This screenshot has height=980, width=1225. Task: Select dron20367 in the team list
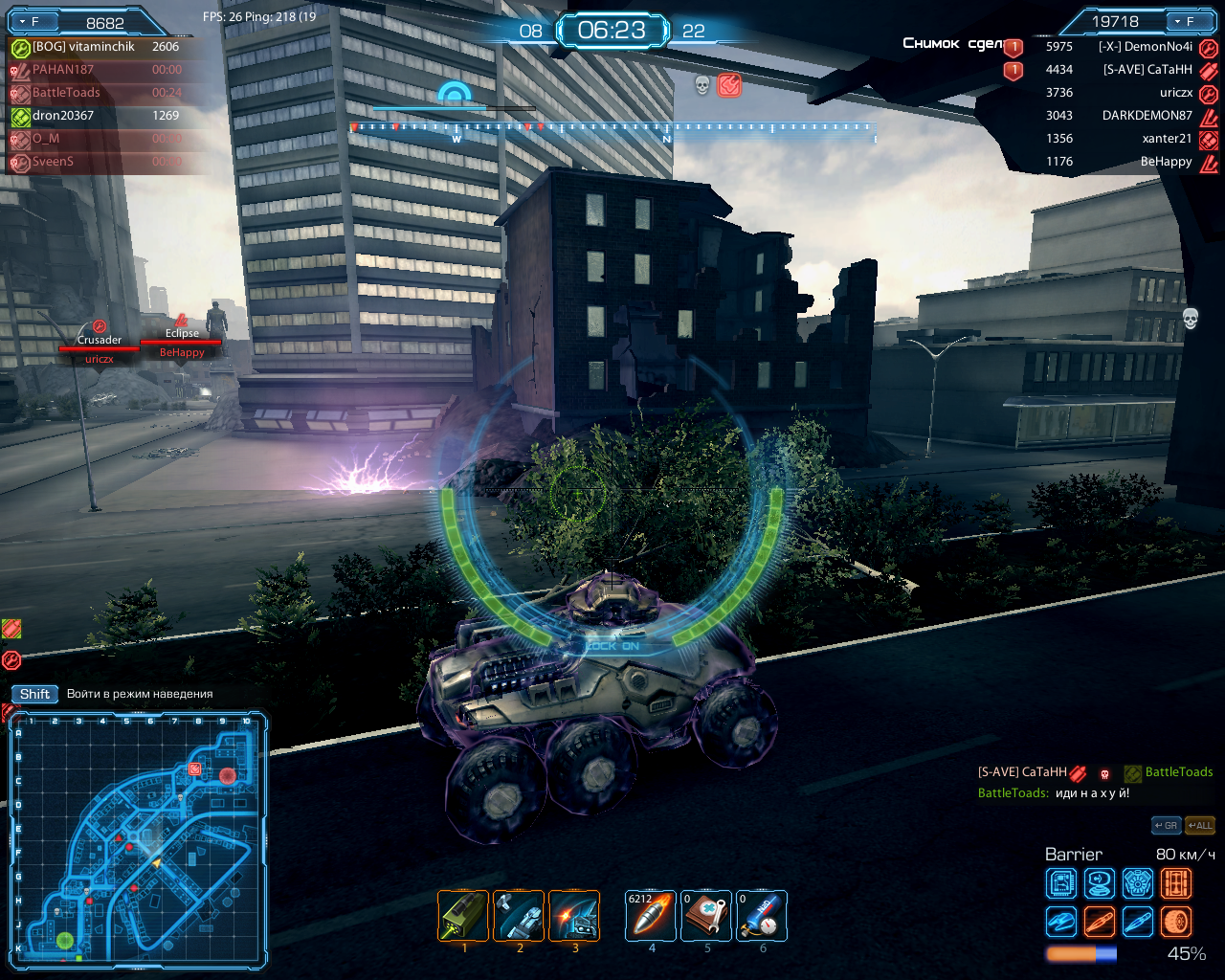click(63, 116)
